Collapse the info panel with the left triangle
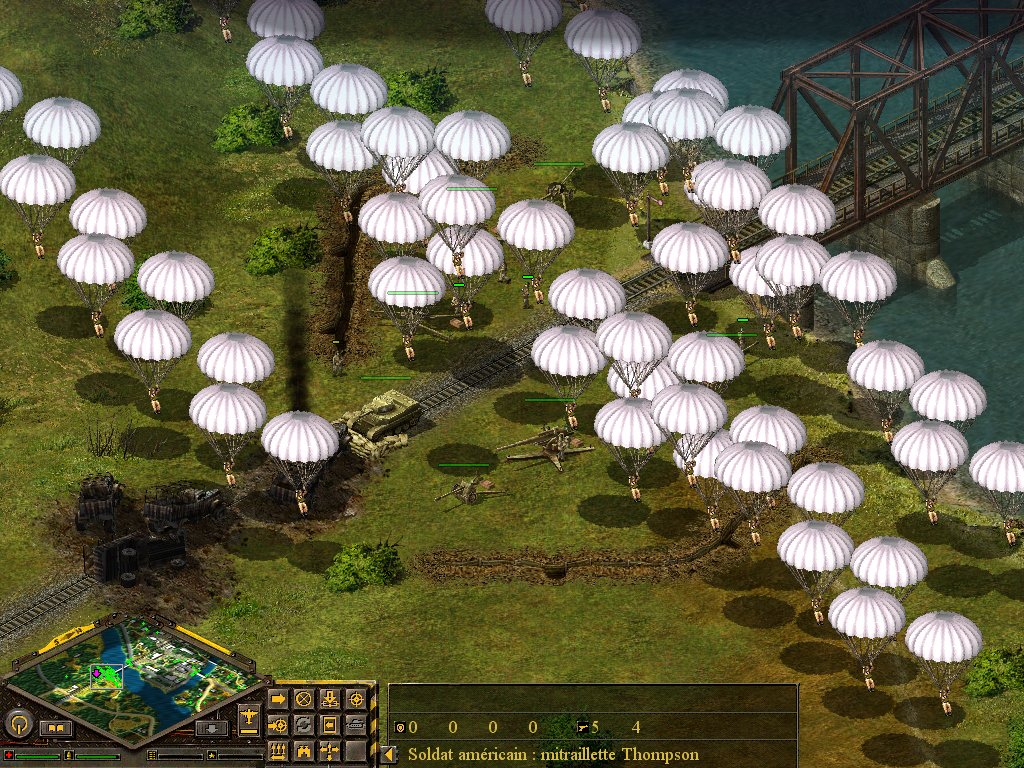This screenshot has width=1024, height=768. click(387, 754)
